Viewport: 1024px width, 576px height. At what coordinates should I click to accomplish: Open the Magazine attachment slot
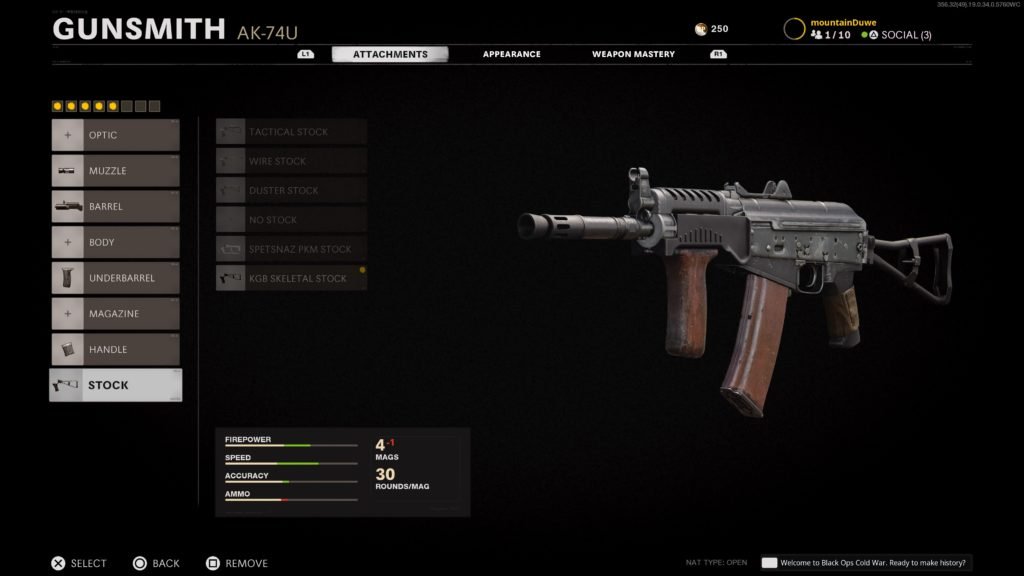click(115, 314)
